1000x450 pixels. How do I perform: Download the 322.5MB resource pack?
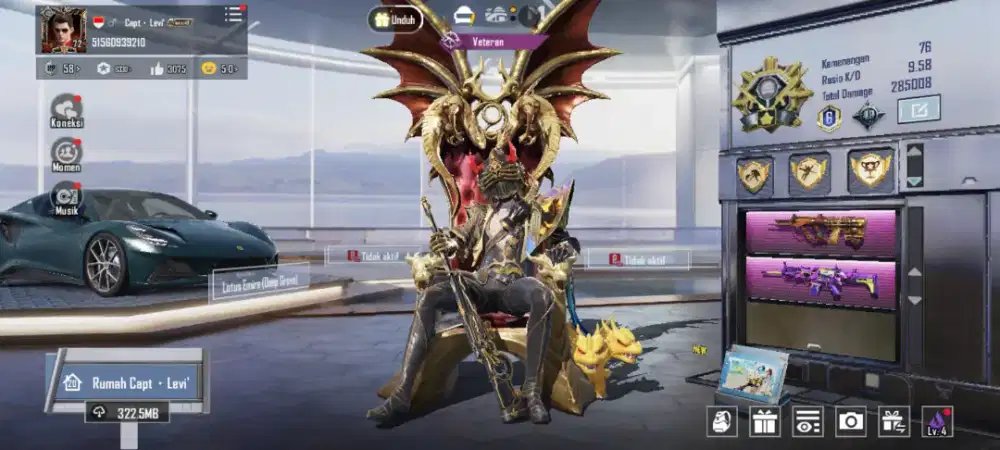(126, 410)
